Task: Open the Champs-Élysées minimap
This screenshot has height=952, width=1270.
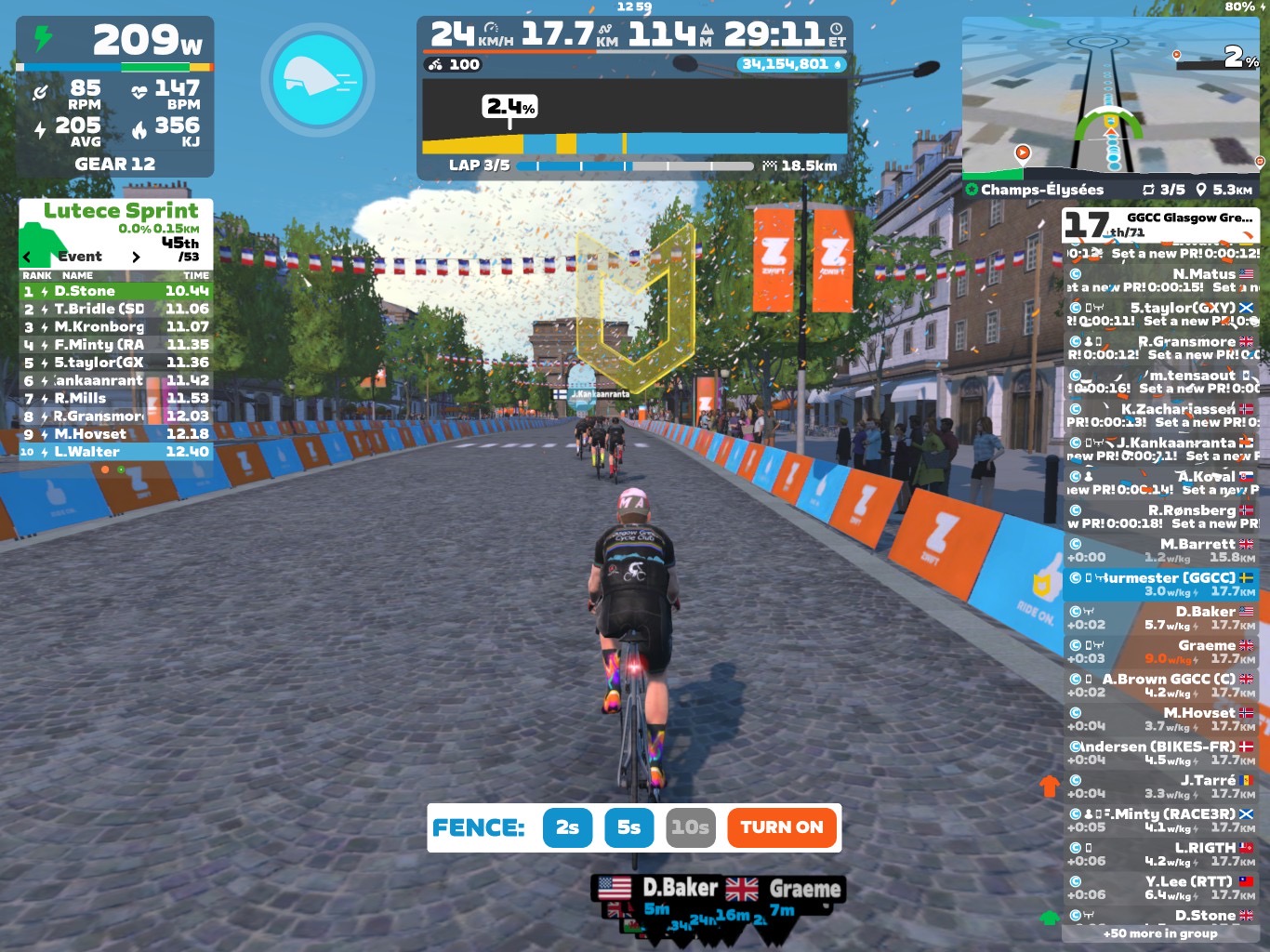Action: (1111, 98)
